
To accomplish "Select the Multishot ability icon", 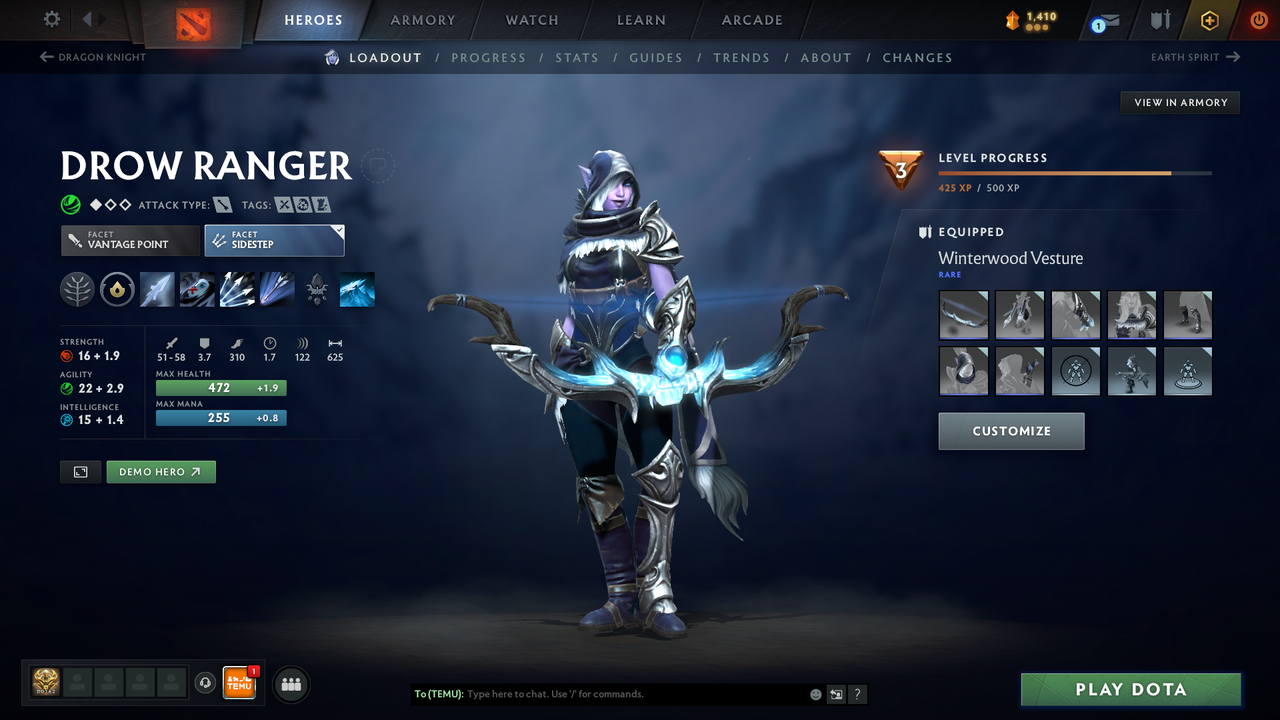I will (x=237, y=289).
